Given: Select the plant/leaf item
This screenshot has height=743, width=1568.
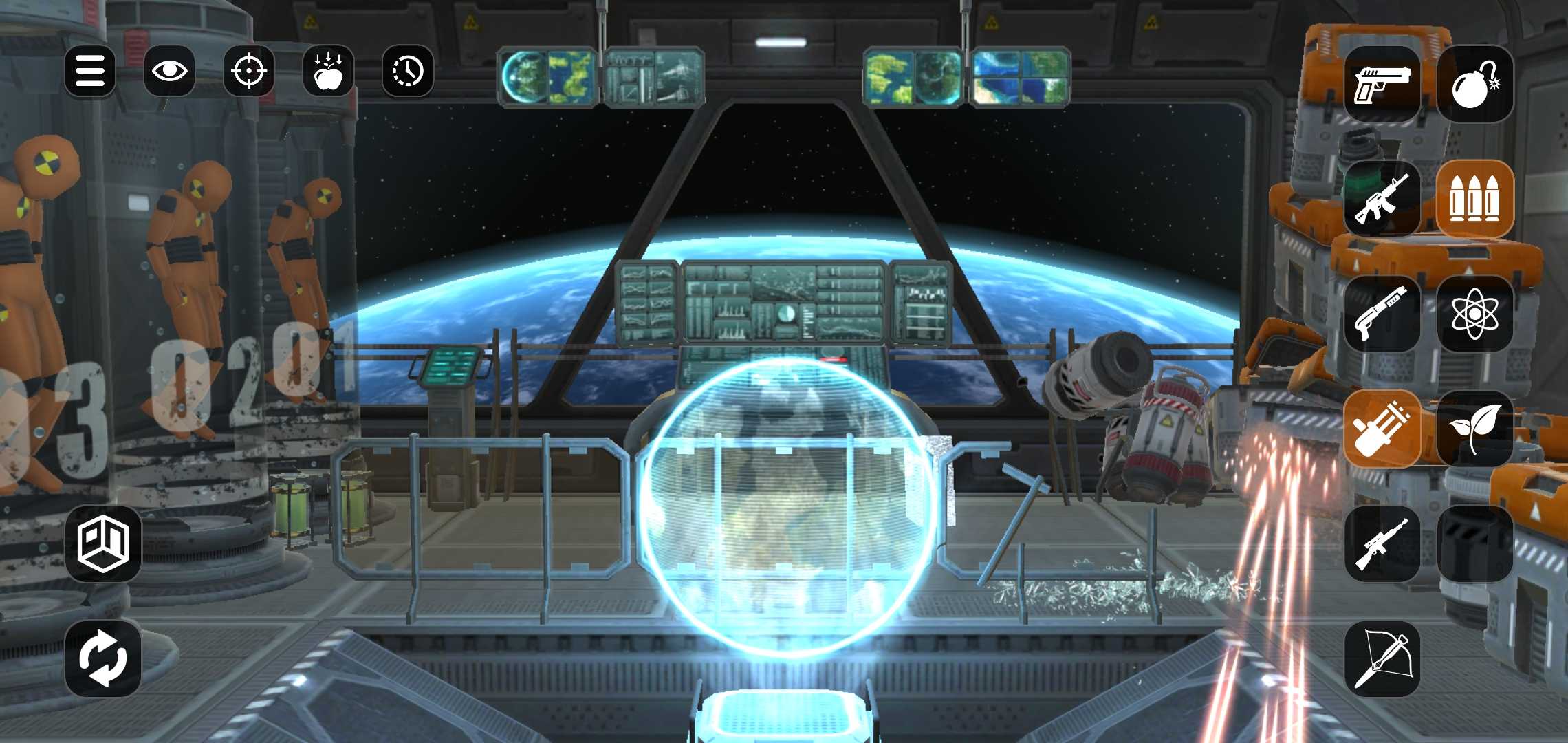Looking at the screenshot, I should click(1474, 428).
